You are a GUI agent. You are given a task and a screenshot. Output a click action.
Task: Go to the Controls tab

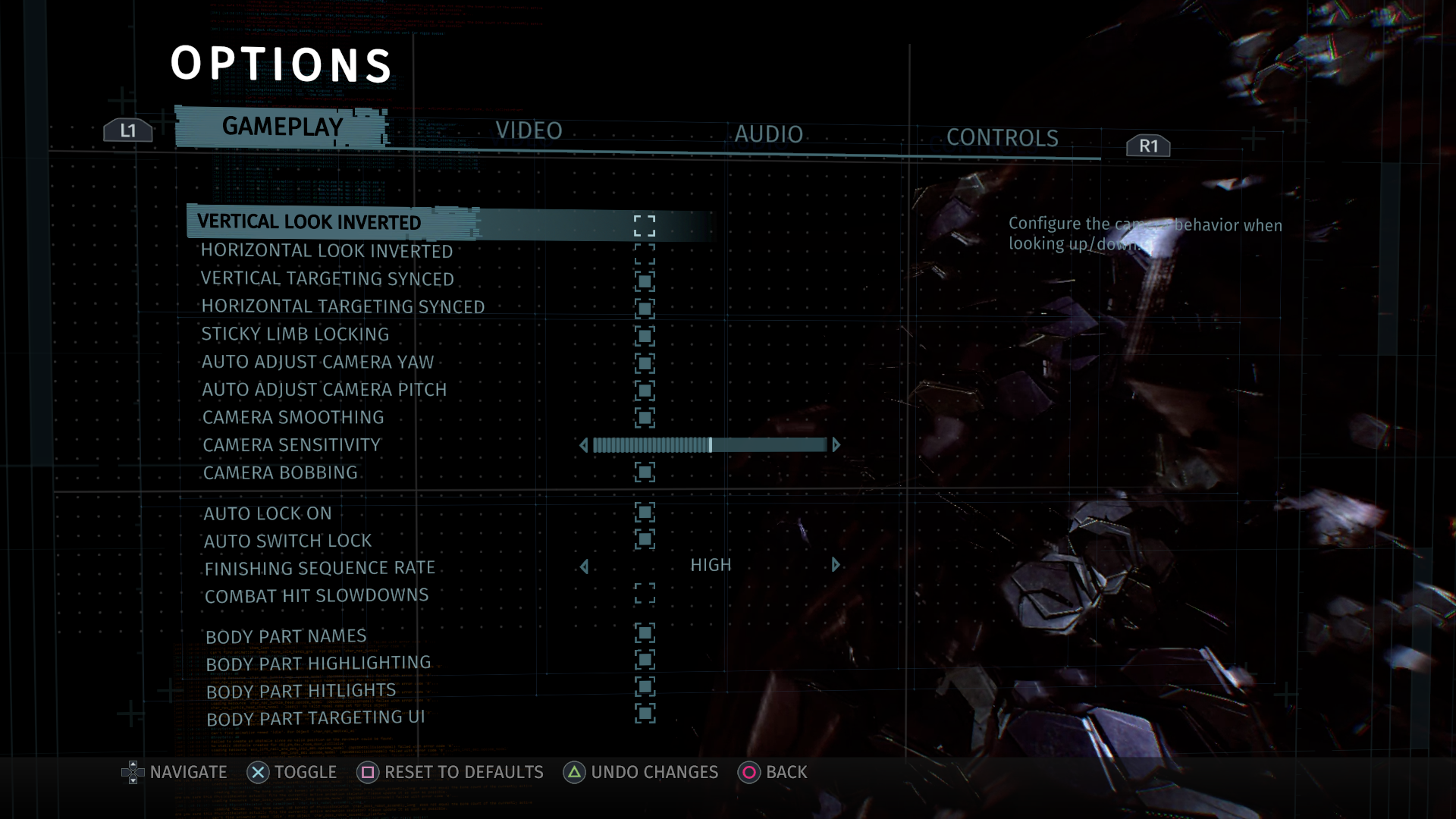[x=1002, y=138]
